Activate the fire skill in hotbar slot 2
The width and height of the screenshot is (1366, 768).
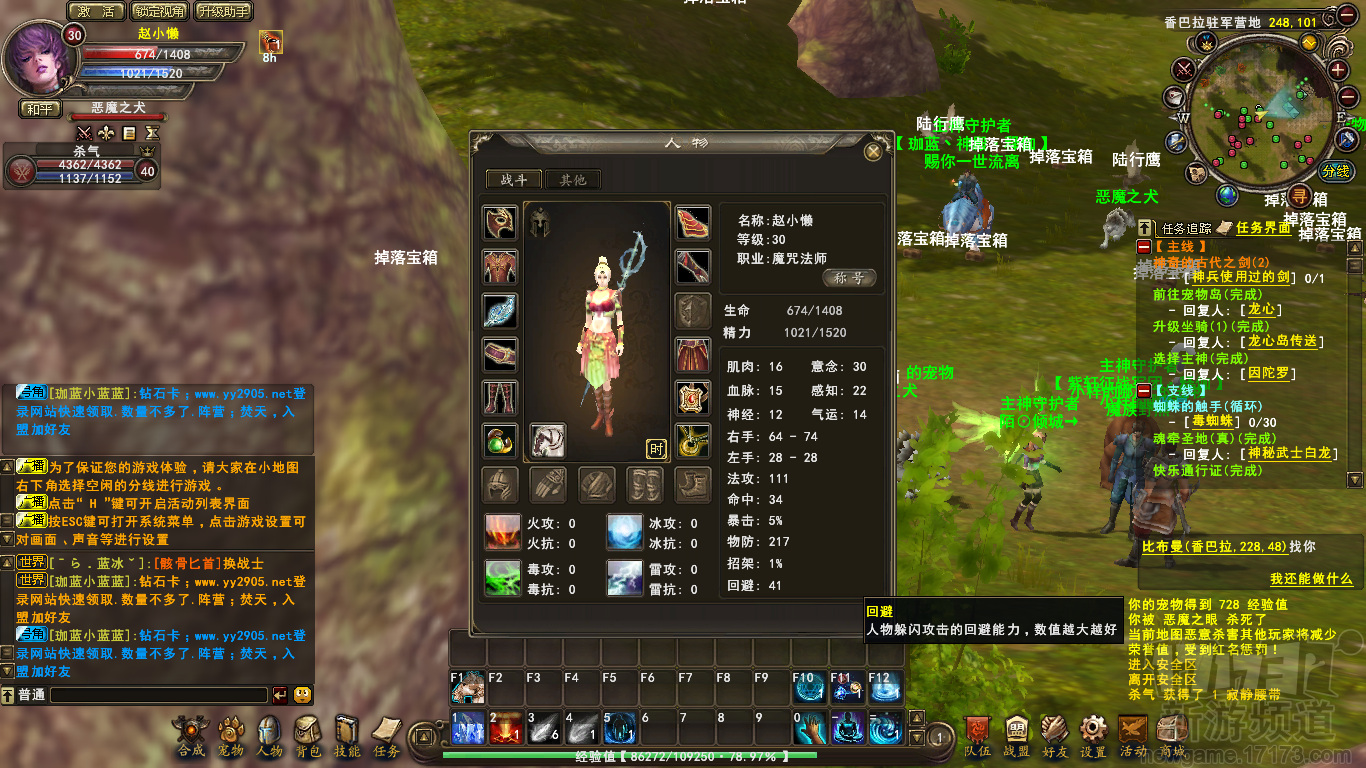[x=505, y=728]
